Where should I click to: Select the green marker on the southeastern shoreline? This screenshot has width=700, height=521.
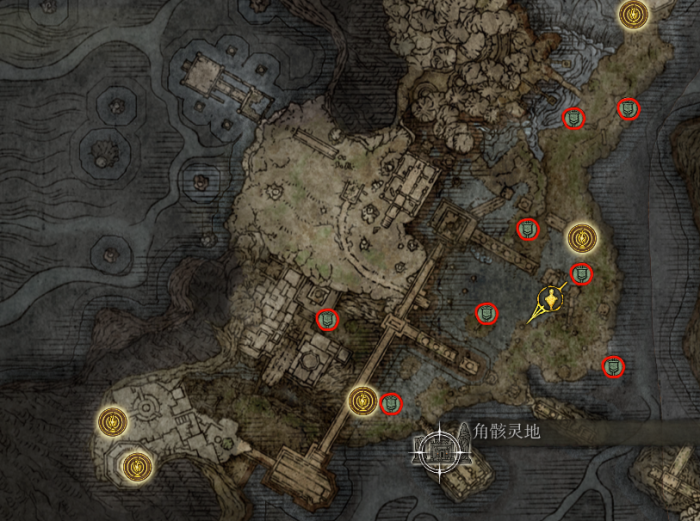(x=613, y=367)
